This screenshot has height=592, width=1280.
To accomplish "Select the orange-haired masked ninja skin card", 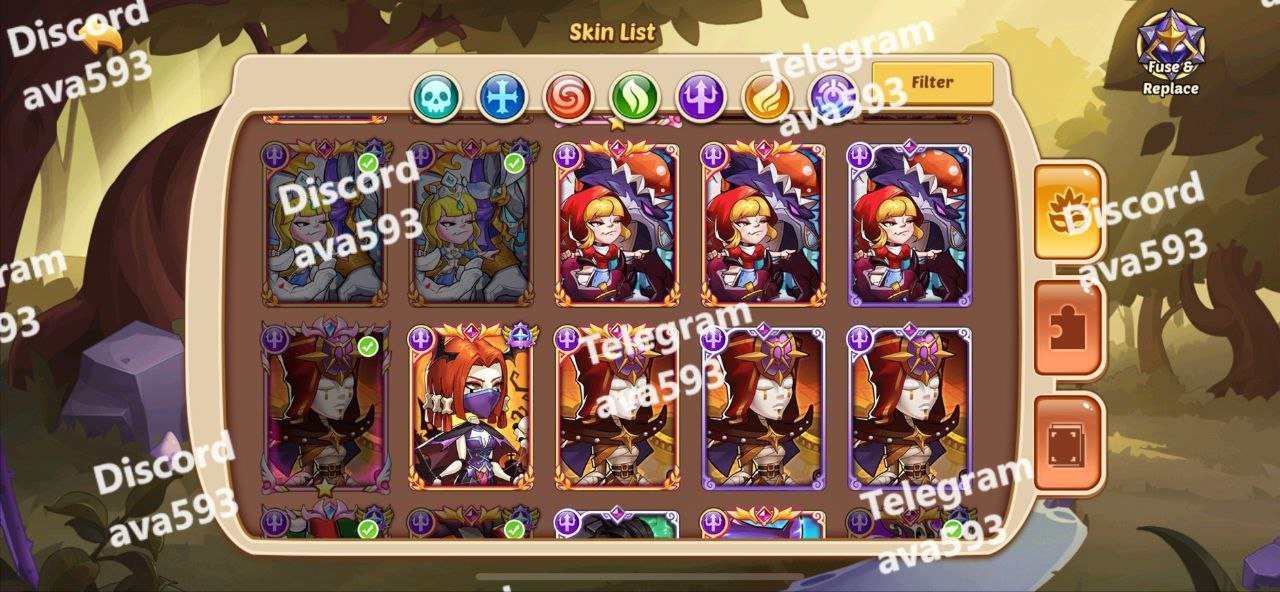I will tap(471, 407).
